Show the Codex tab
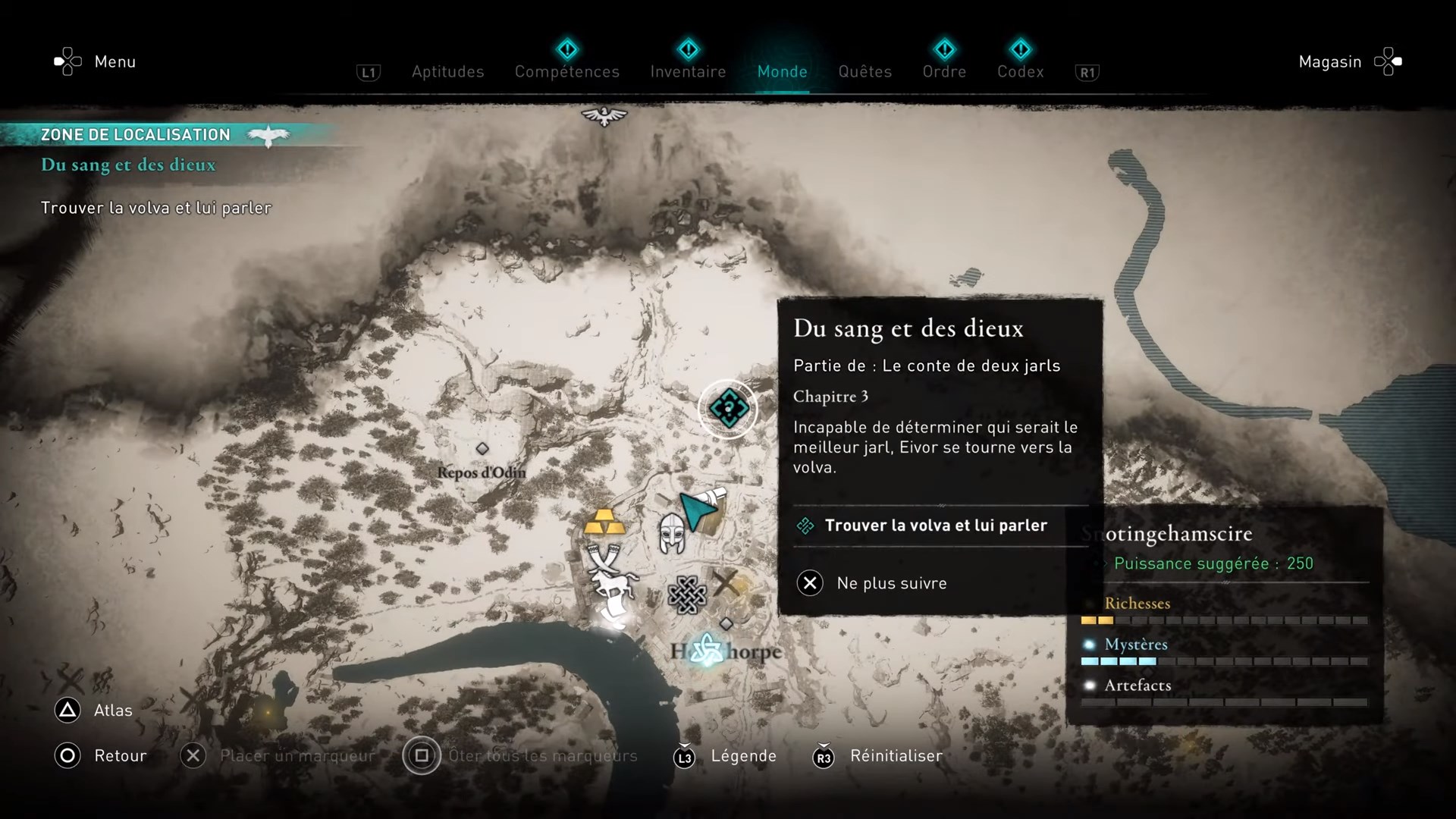 1020,71
